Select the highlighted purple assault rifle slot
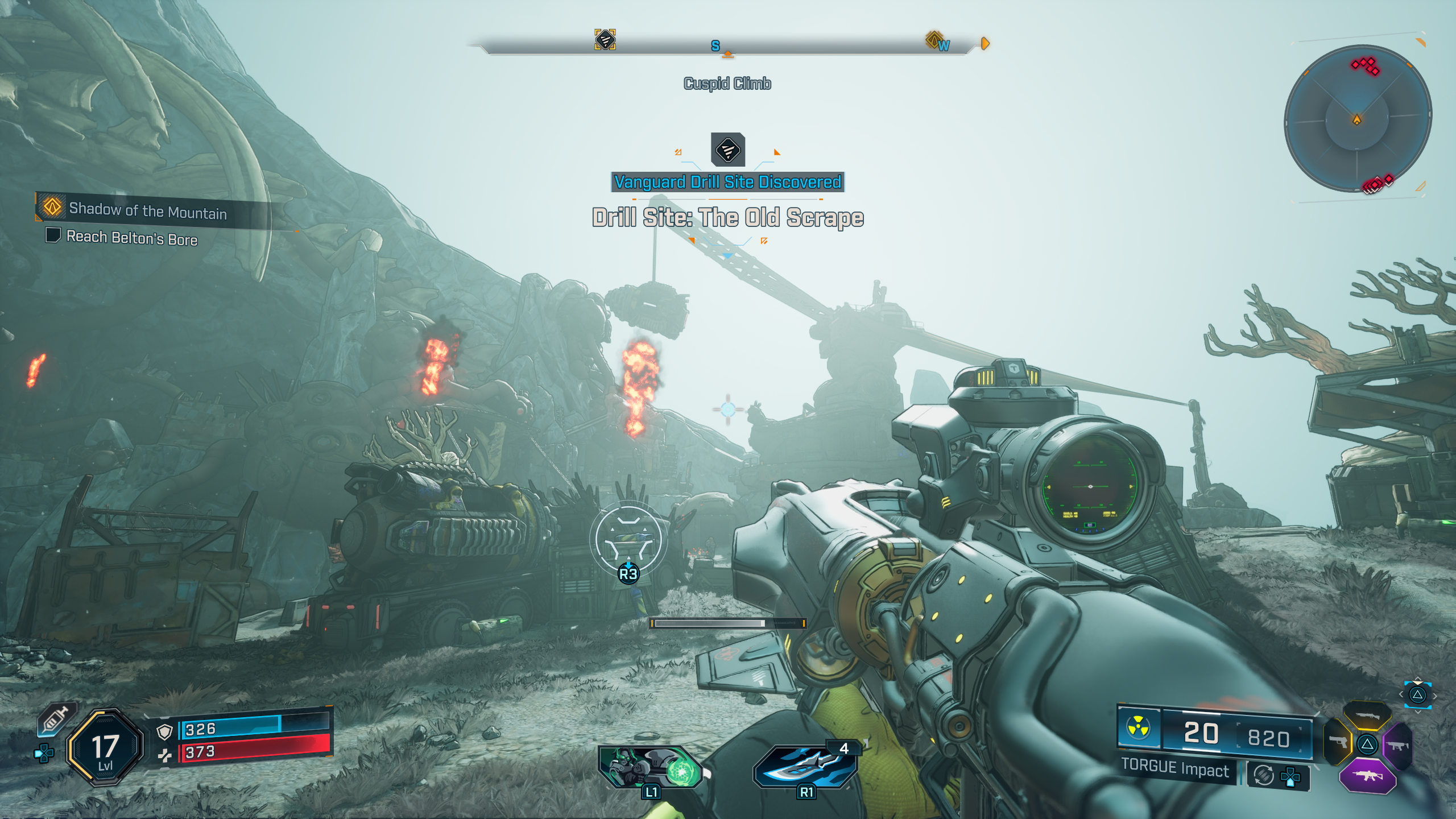This screenshot has width=1456, height=819. 1367,775
